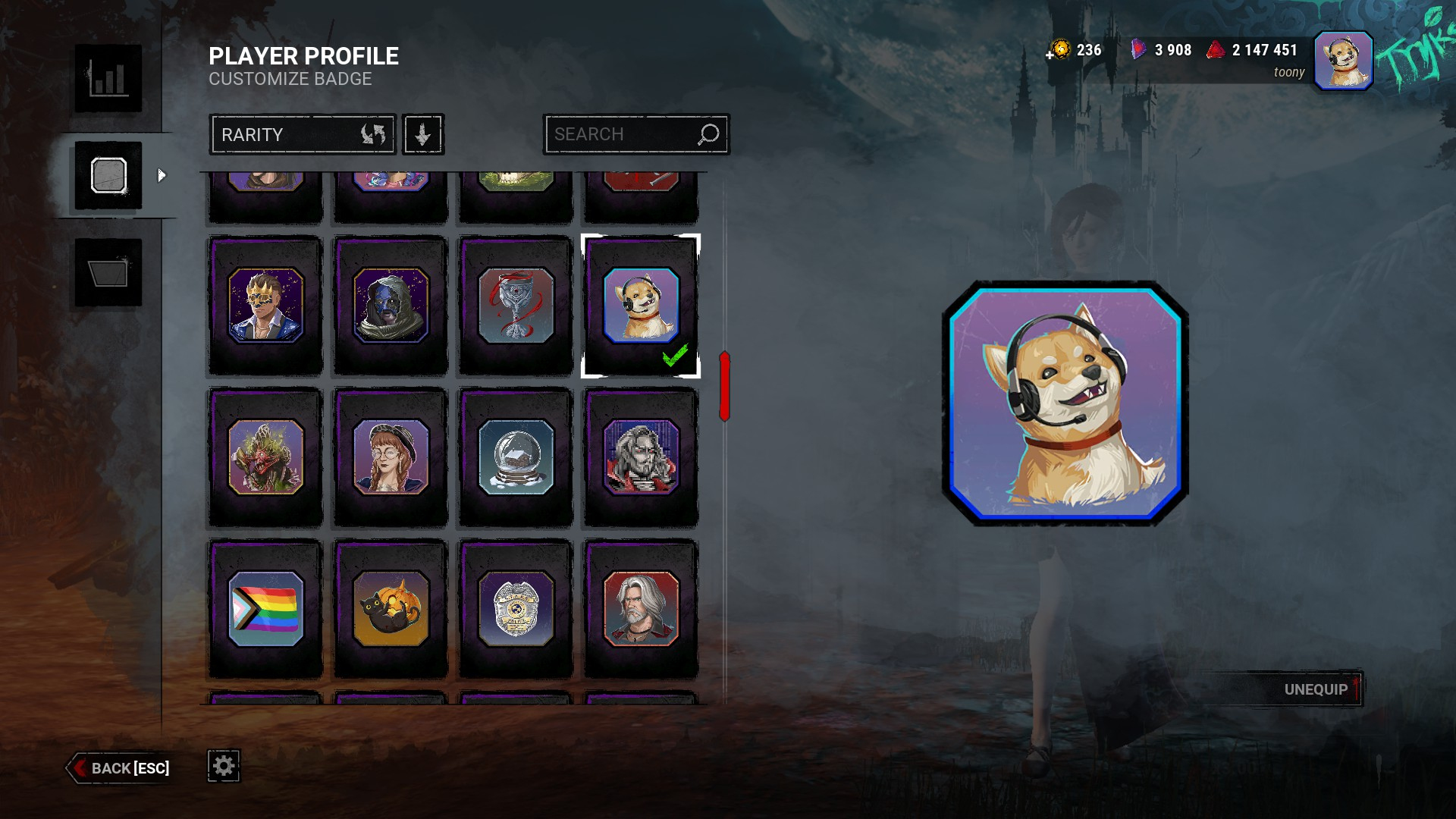Unequip the current badge

[1316, 689]
